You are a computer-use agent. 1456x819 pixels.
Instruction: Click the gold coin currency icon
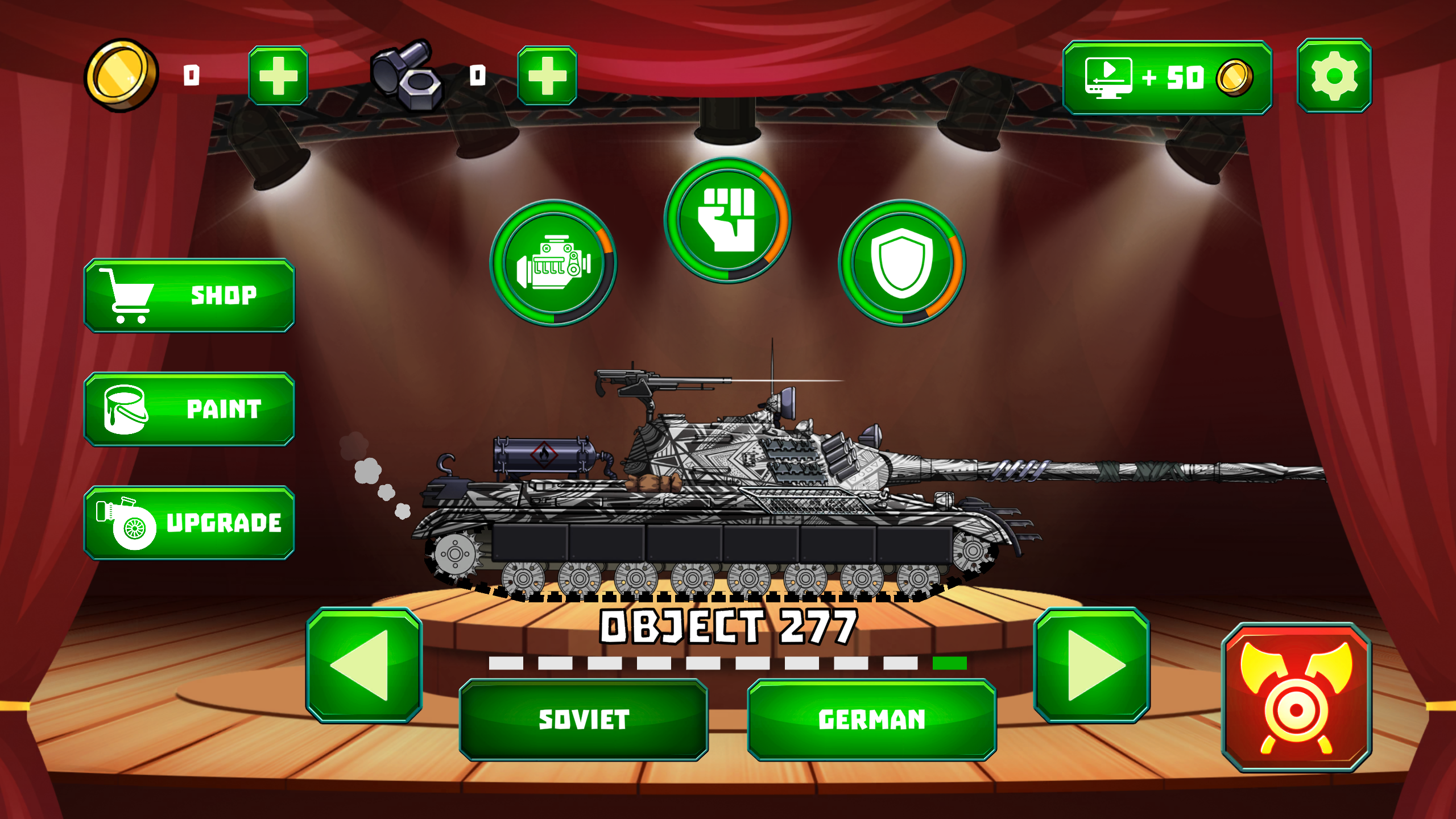point(119,77)
